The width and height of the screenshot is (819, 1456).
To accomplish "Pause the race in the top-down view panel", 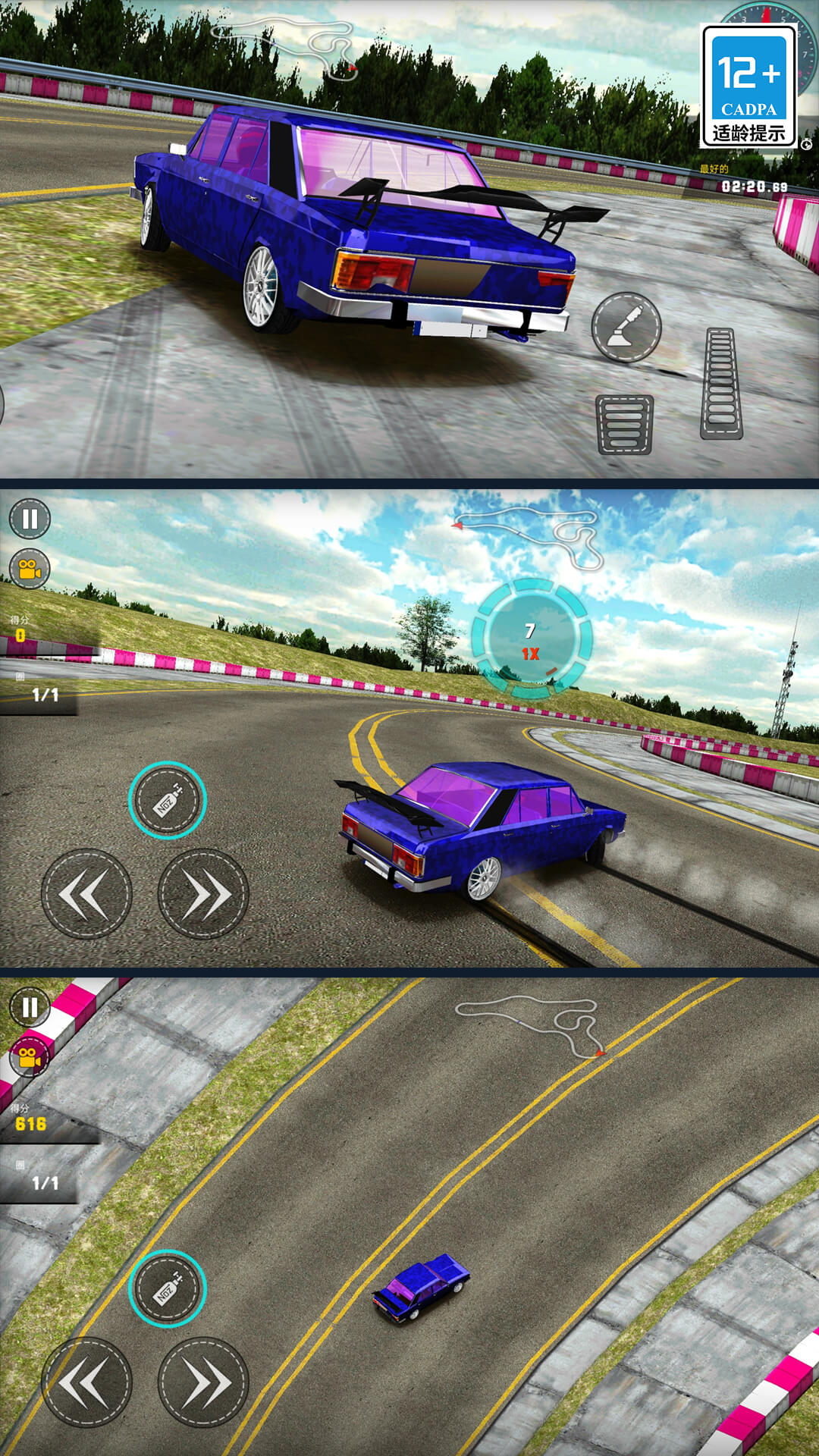I will 30,1007.
